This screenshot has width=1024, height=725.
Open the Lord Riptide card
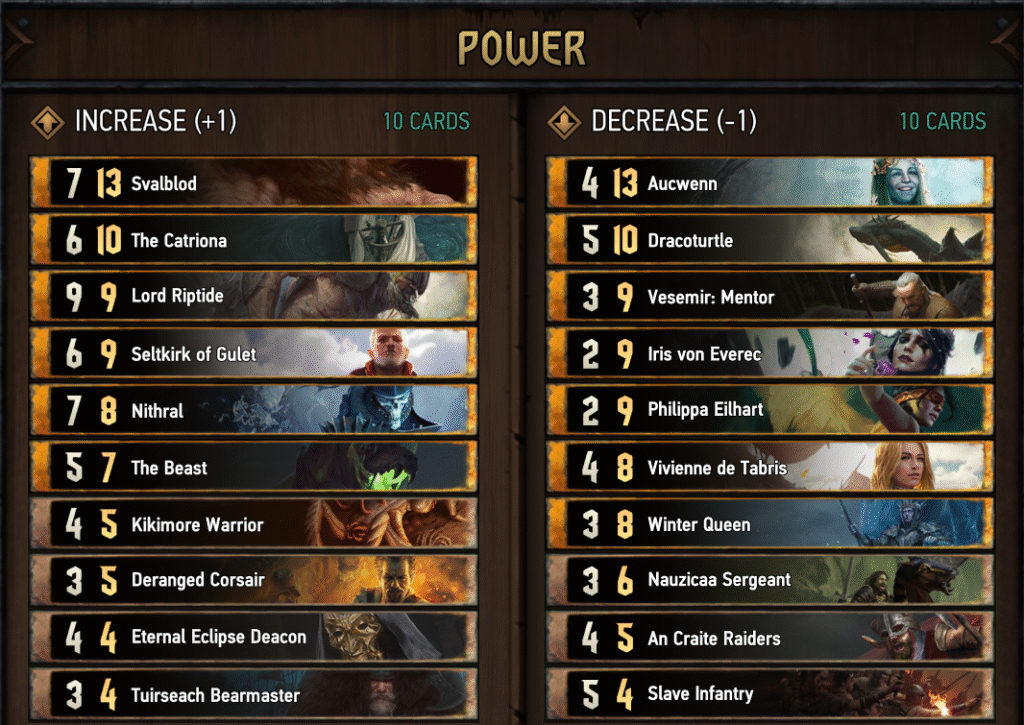254,297
